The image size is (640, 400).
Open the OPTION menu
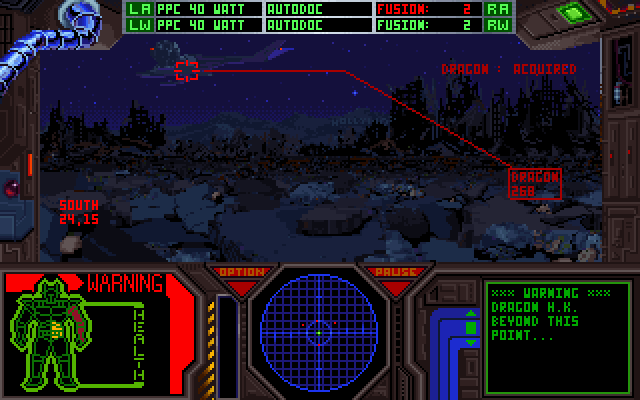(242, 272)
